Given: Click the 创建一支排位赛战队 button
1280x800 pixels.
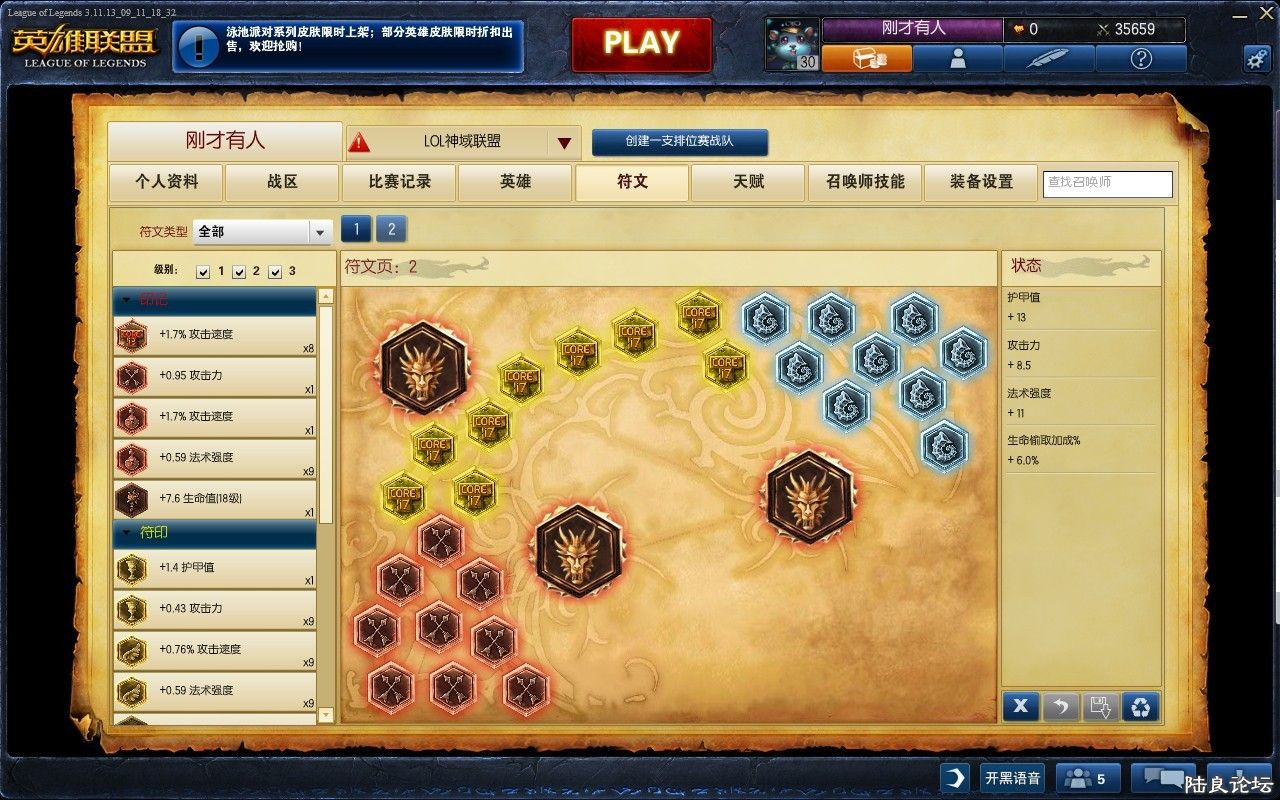Looking at the screenshot, I should pyautogui.click(x=680, y=142).
